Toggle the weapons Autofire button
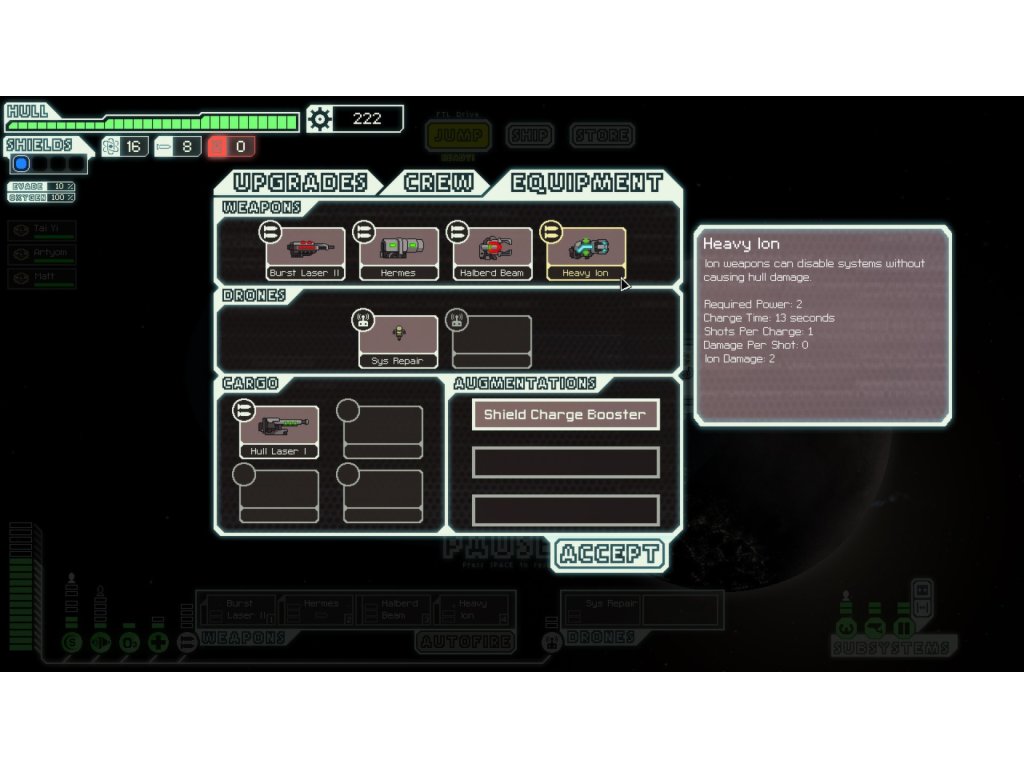 click(x=466, y=641)
